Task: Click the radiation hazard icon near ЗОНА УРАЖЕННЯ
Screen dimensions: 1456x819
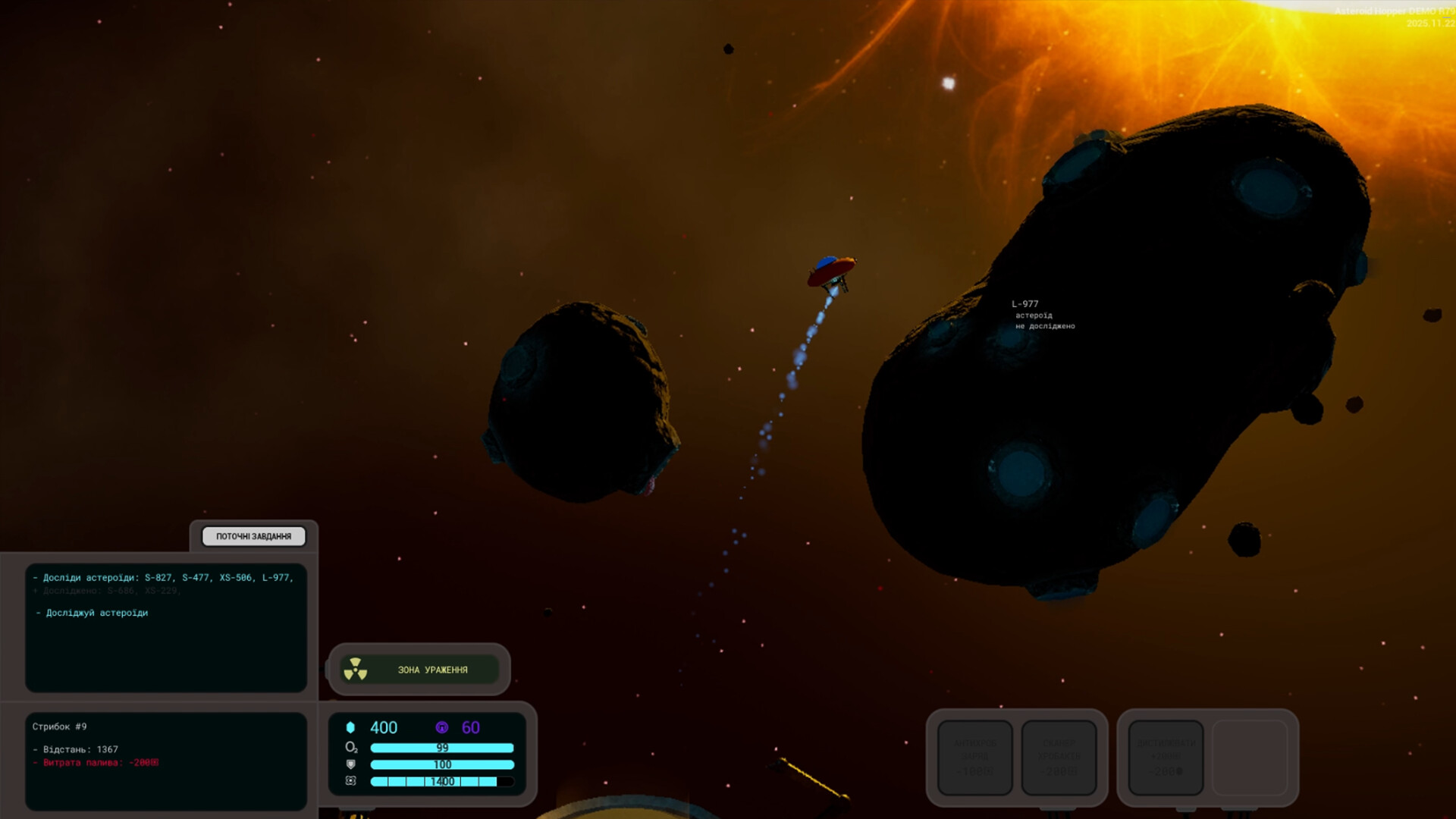Action: tap(356, 670)
